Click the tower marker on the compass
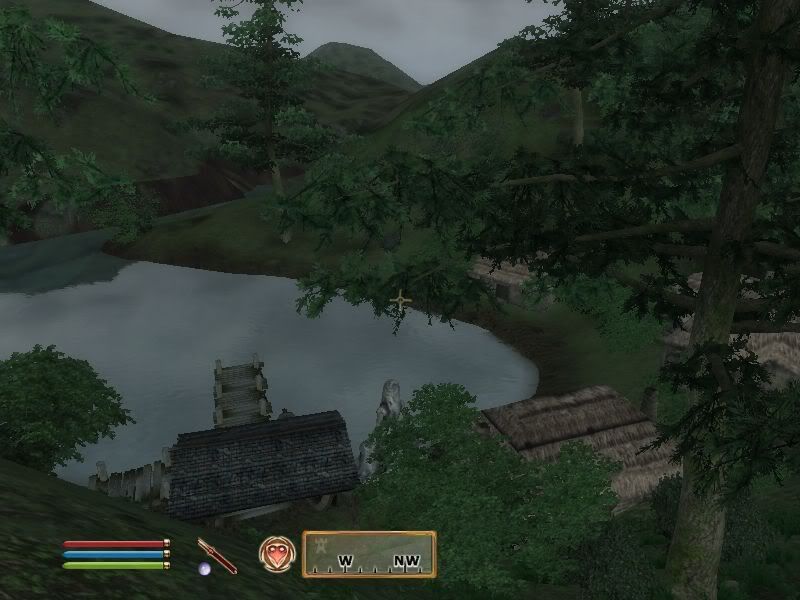Viewport: 800px width, 600px height. [x=320, y=546]
